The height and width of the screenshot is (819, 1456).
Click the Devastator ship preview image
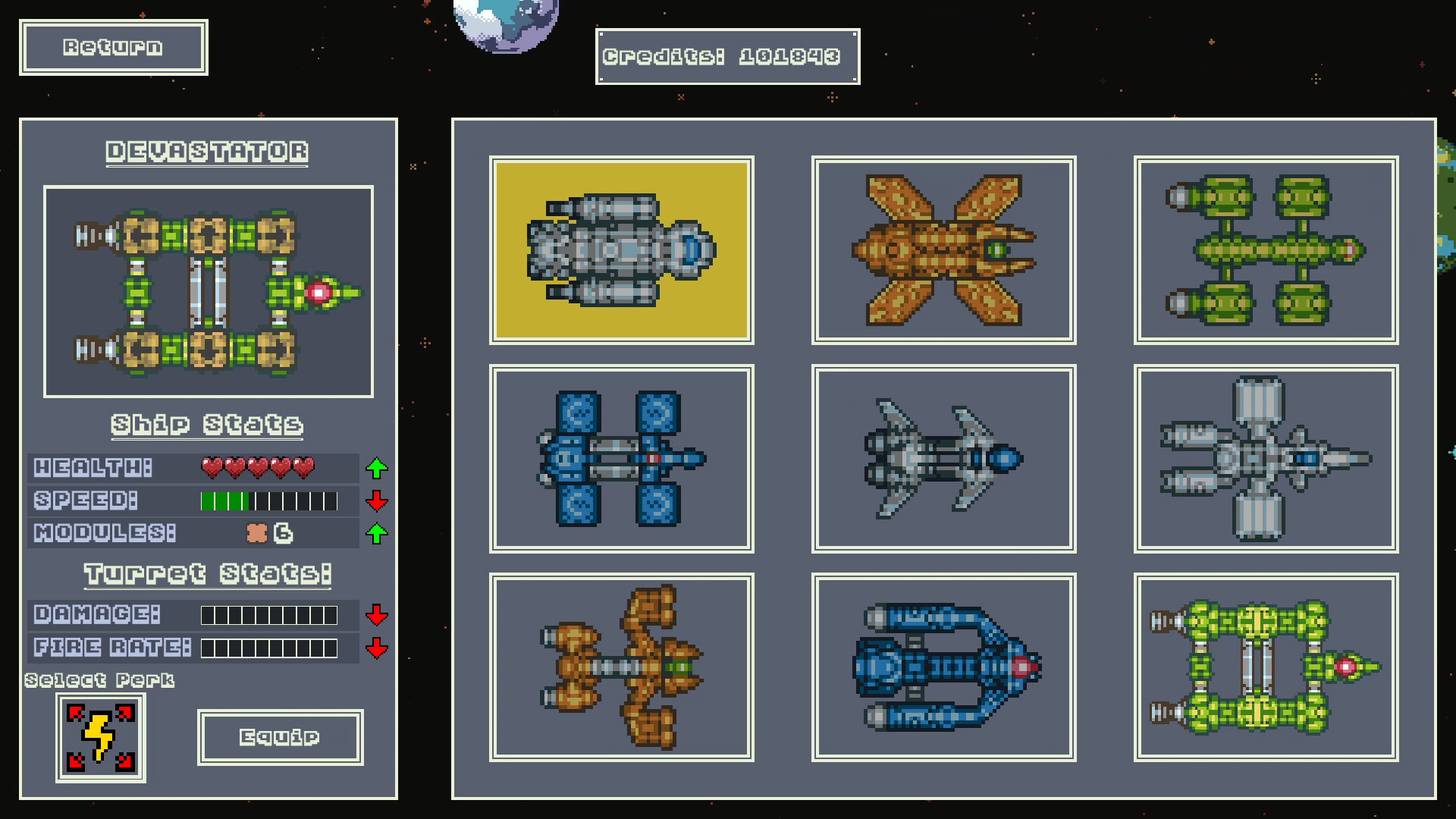pyautogui.click(x=208, y=291)
